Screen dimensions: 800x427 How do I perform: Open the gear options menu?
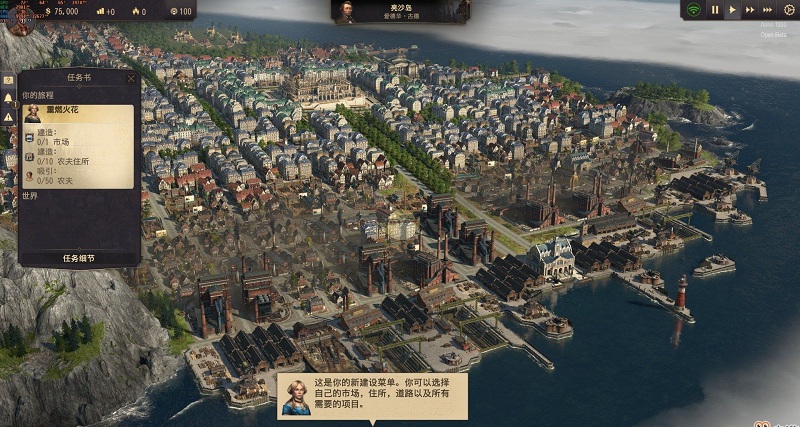(788, 9)
